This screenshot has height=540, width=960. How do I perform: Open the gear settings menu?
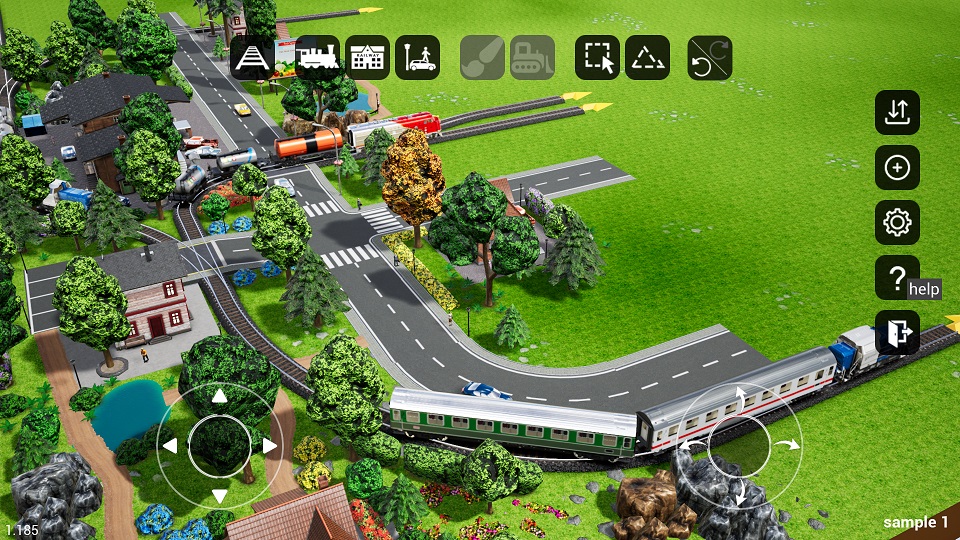[897, 223]
